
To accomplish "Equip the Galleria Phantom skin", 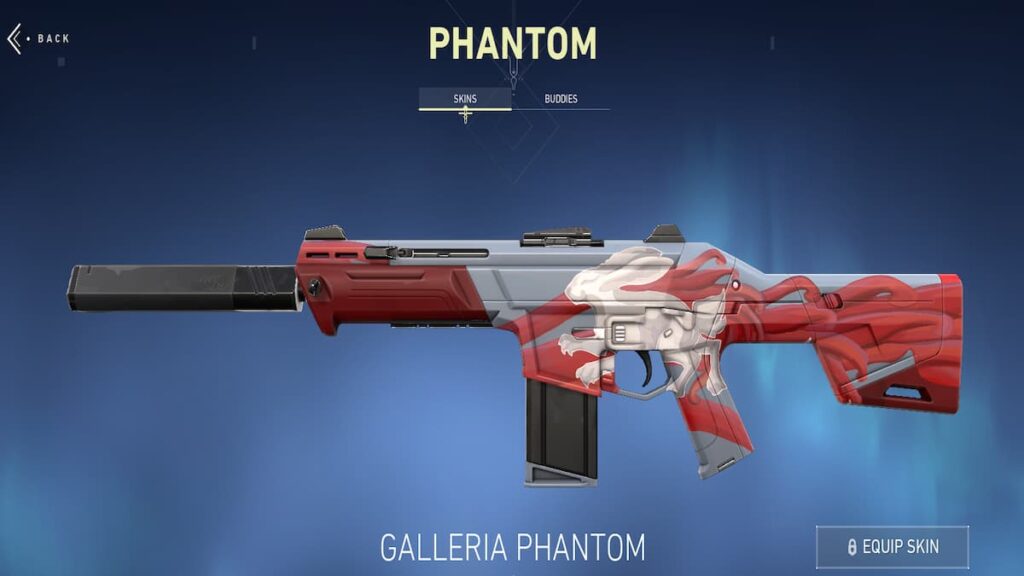I will tap(892, 547).
